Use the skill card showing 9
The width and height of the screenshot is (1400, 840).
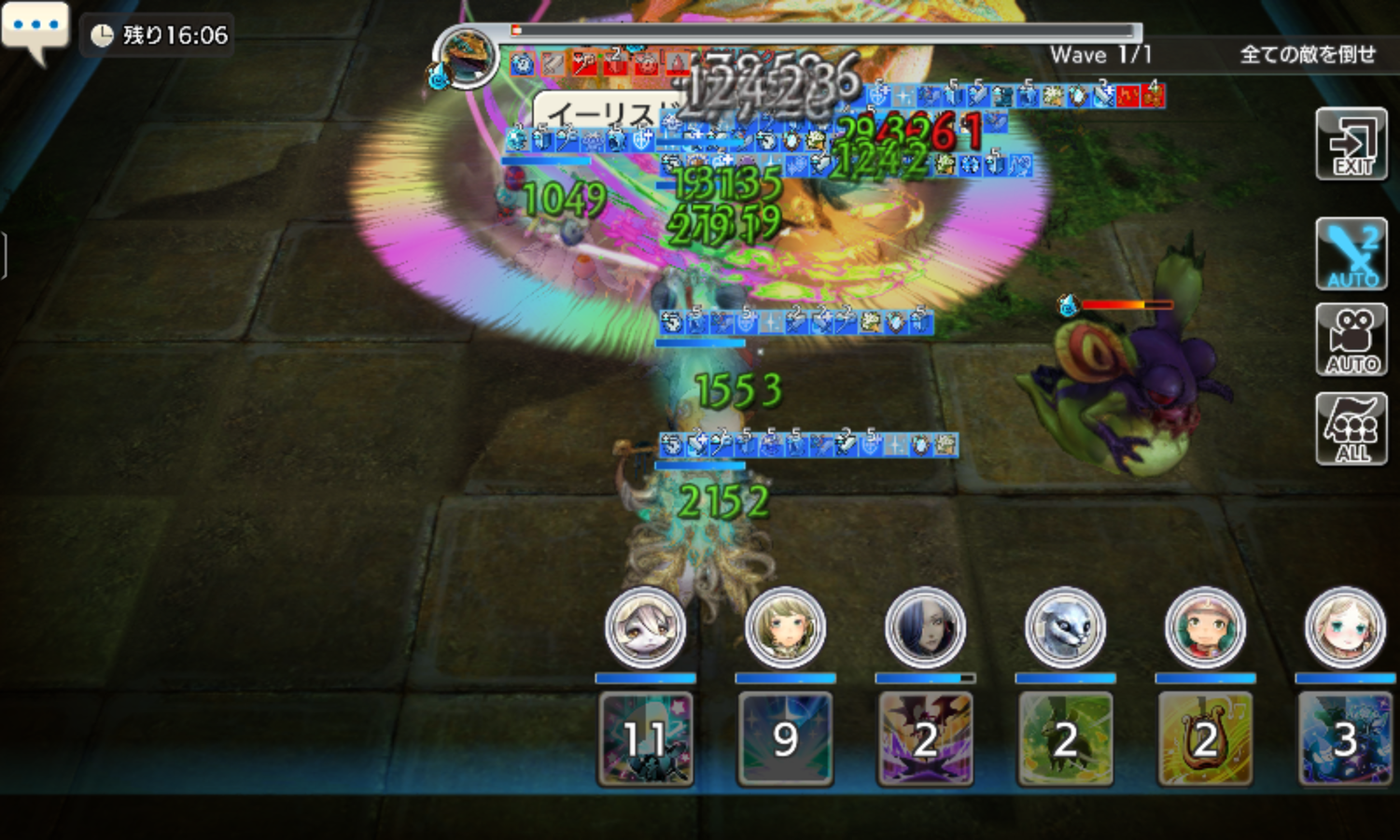click(786, 738)
